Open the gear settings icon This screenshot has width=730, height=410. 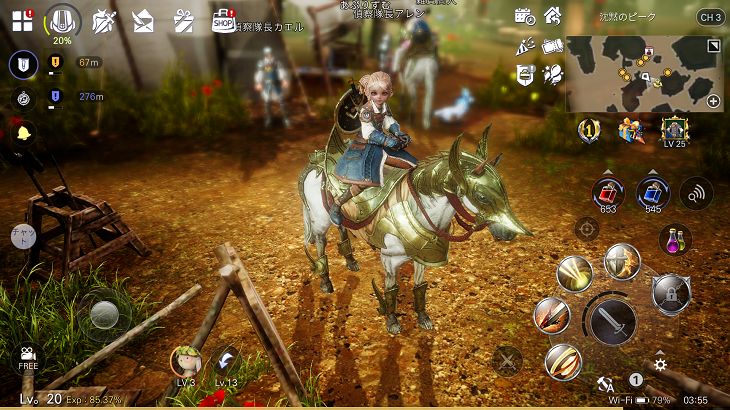(660, 365)
